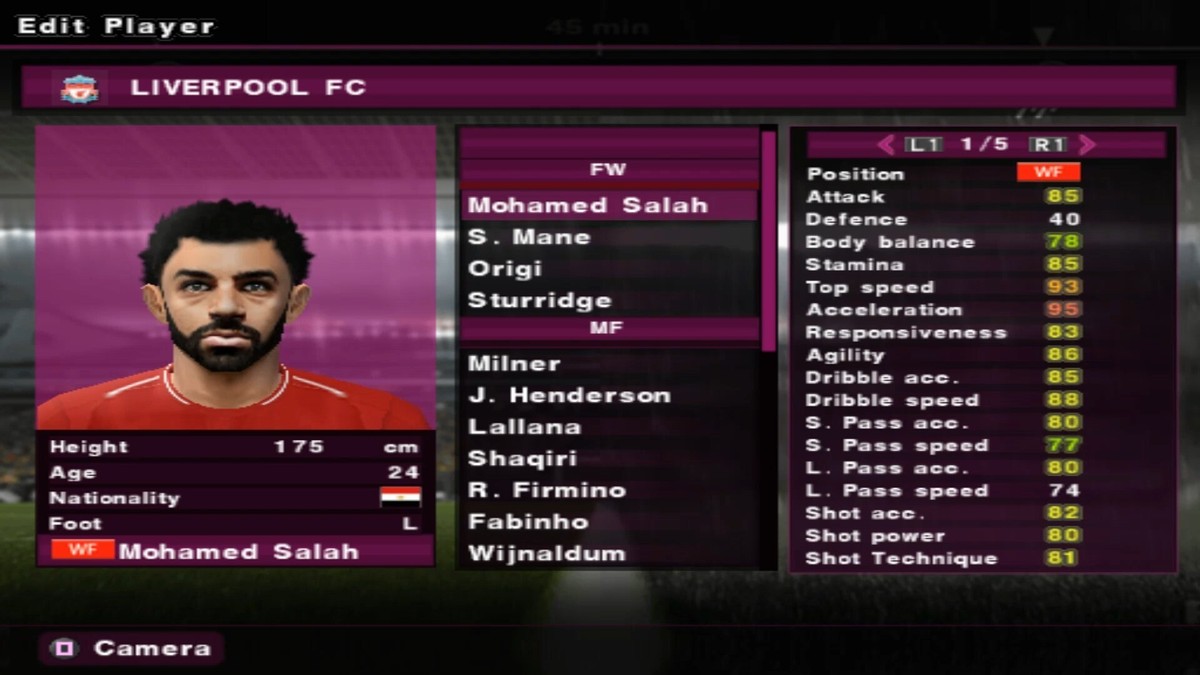Select R. Firmino in the list
Image resolution: width=1200 pixels, height=675 pixels.
pos(547,490)
